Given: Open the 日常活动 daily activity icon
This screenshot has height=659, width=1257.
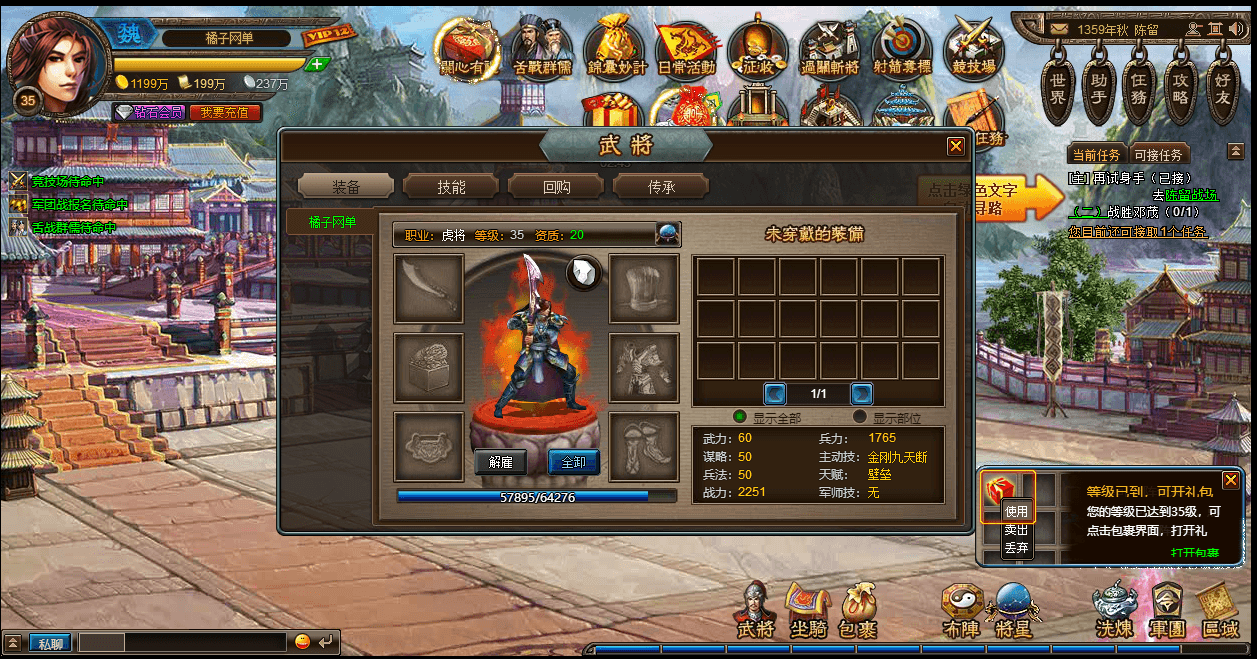Looking at the screenshot, I should click(x=686, y=50).
